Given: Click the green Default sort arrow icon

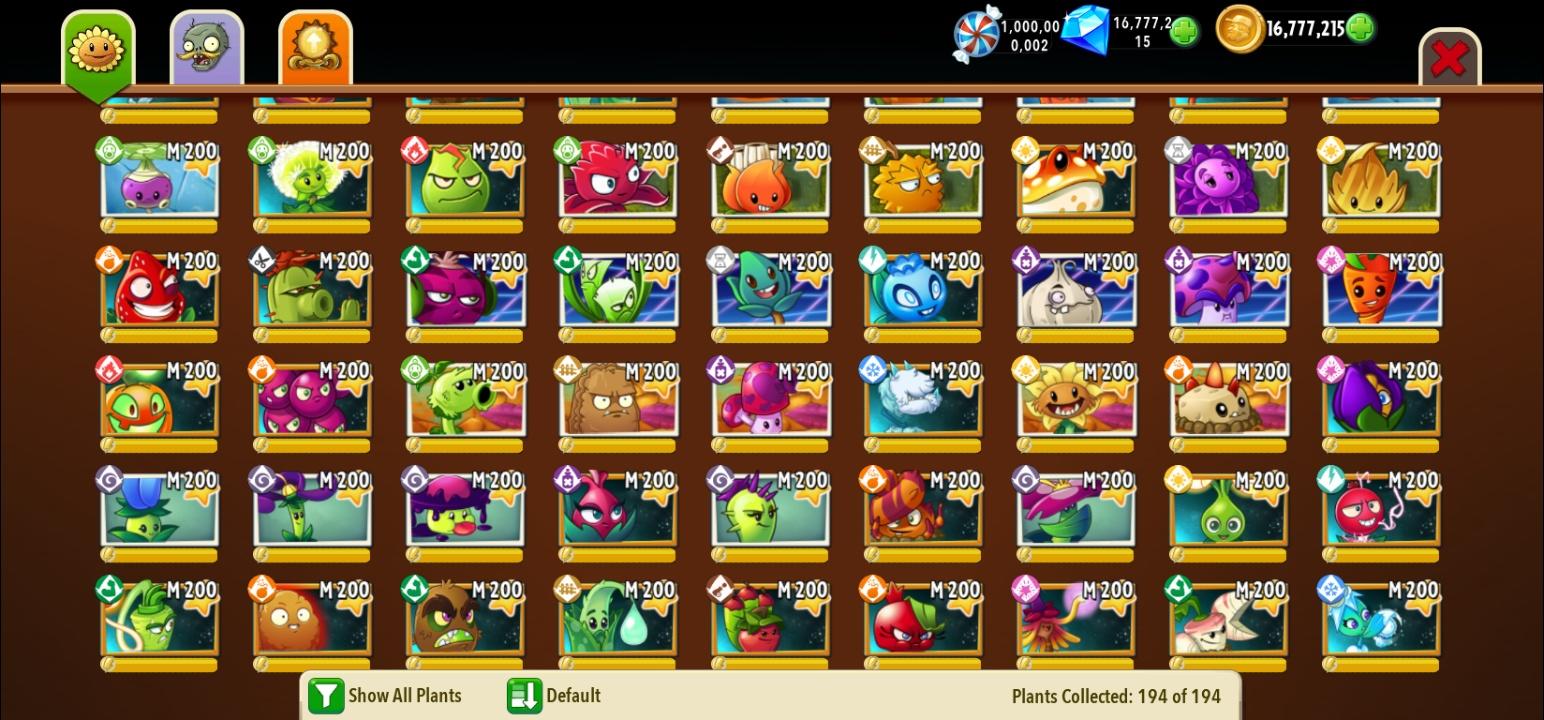Looking at the screenshot, I should (525, 695).
